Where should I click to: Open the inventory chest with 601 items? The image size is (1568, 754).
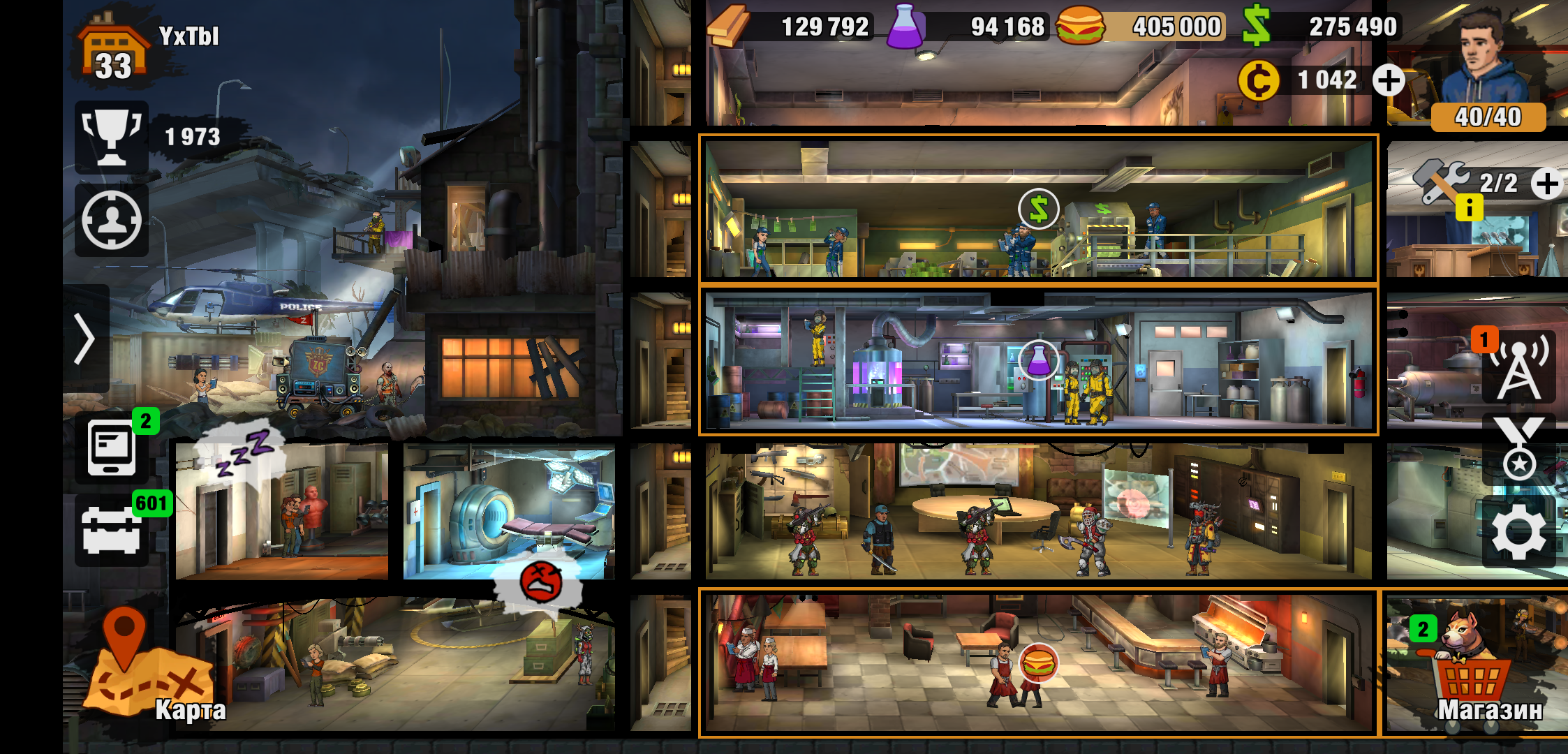click(x=112, y=531)
